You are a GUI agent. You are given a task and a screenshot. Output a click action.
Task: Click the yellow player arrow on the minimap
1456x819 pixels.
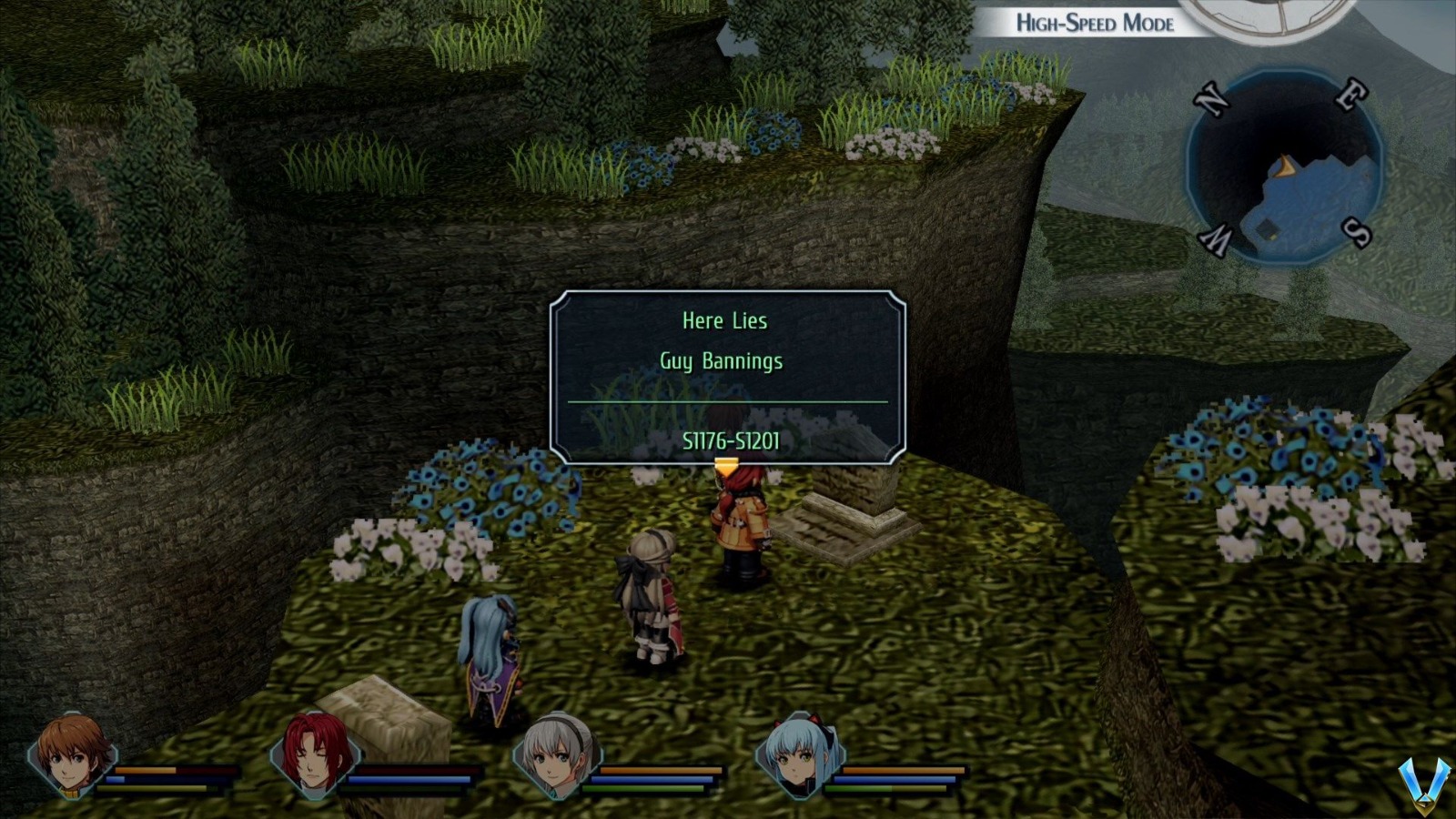(x=1286, y=164)
